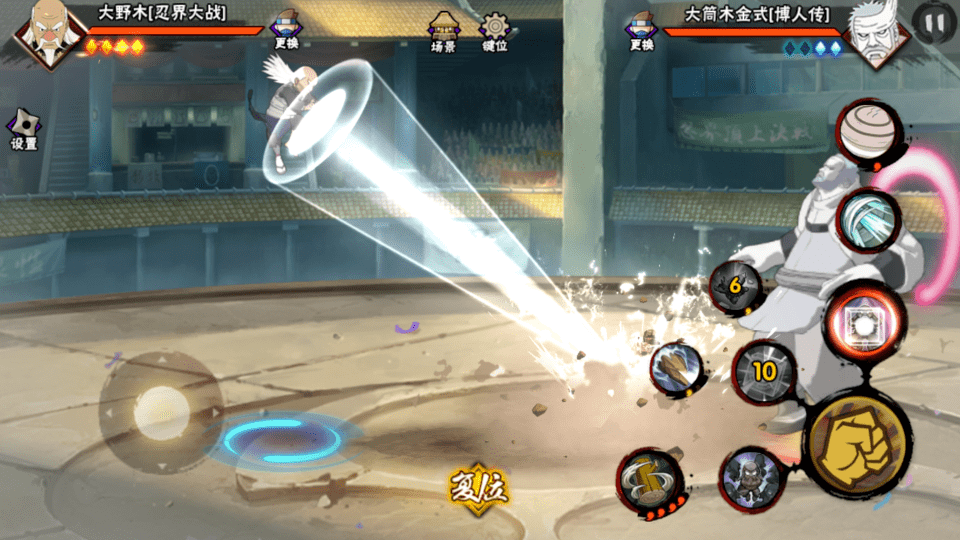The image size is (960, 540).
Task: Activate the glowing white cube skill
Action: click(x=862, y=322)
